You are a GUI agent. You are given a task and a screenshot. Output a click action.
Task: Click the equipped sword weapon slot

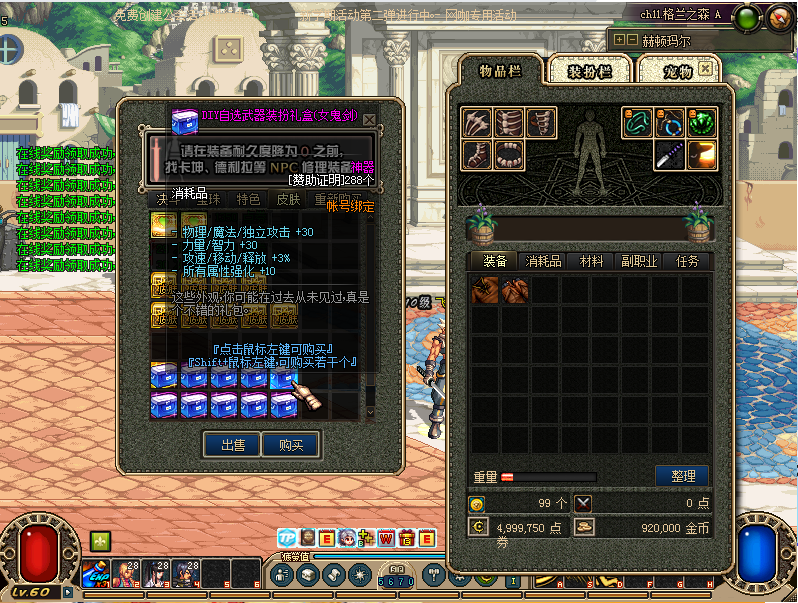click(670, 155)
